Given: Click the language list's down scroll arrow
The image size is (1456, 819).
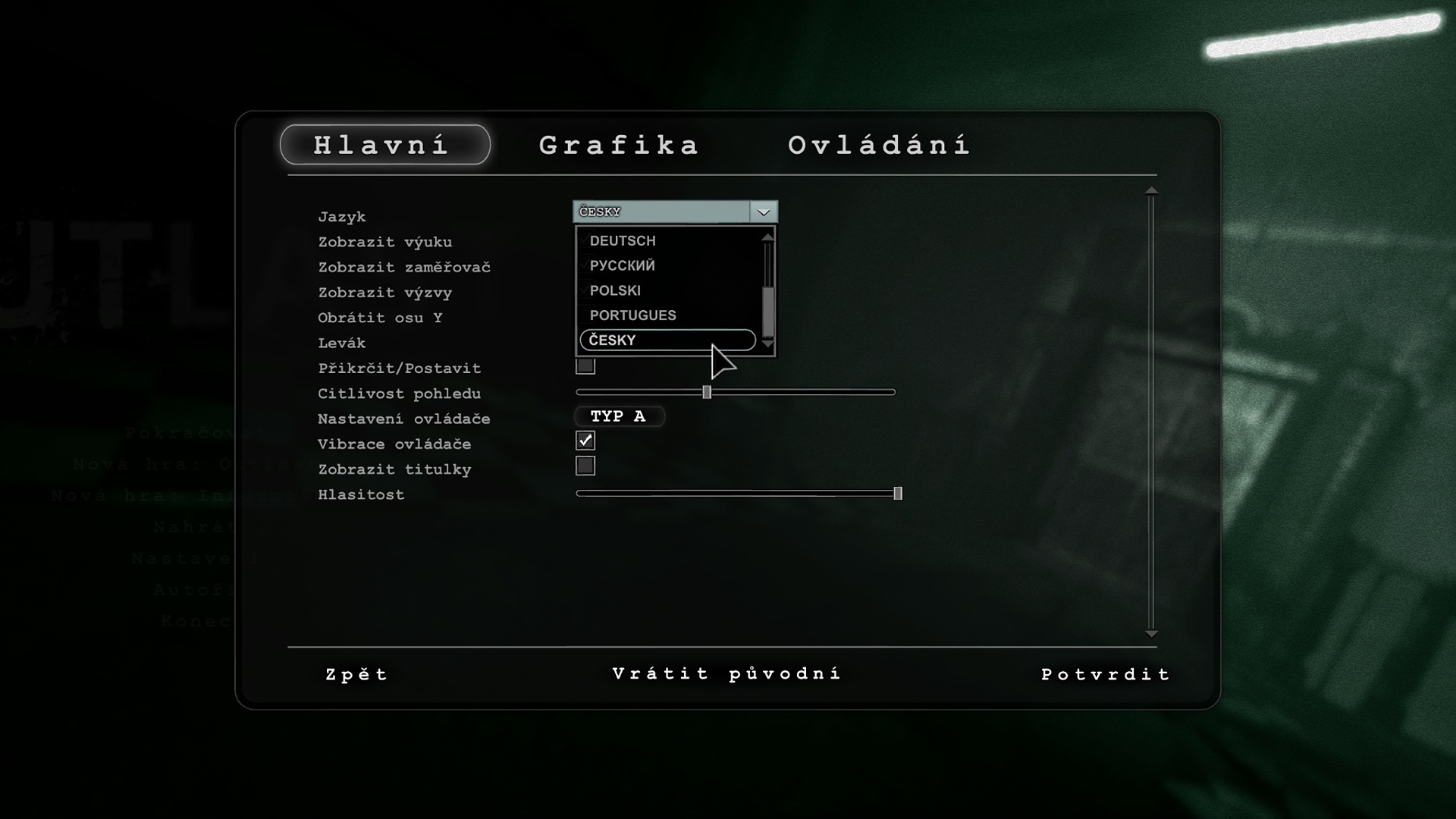Looking at the screenshot, I should [x=768, y=344].
